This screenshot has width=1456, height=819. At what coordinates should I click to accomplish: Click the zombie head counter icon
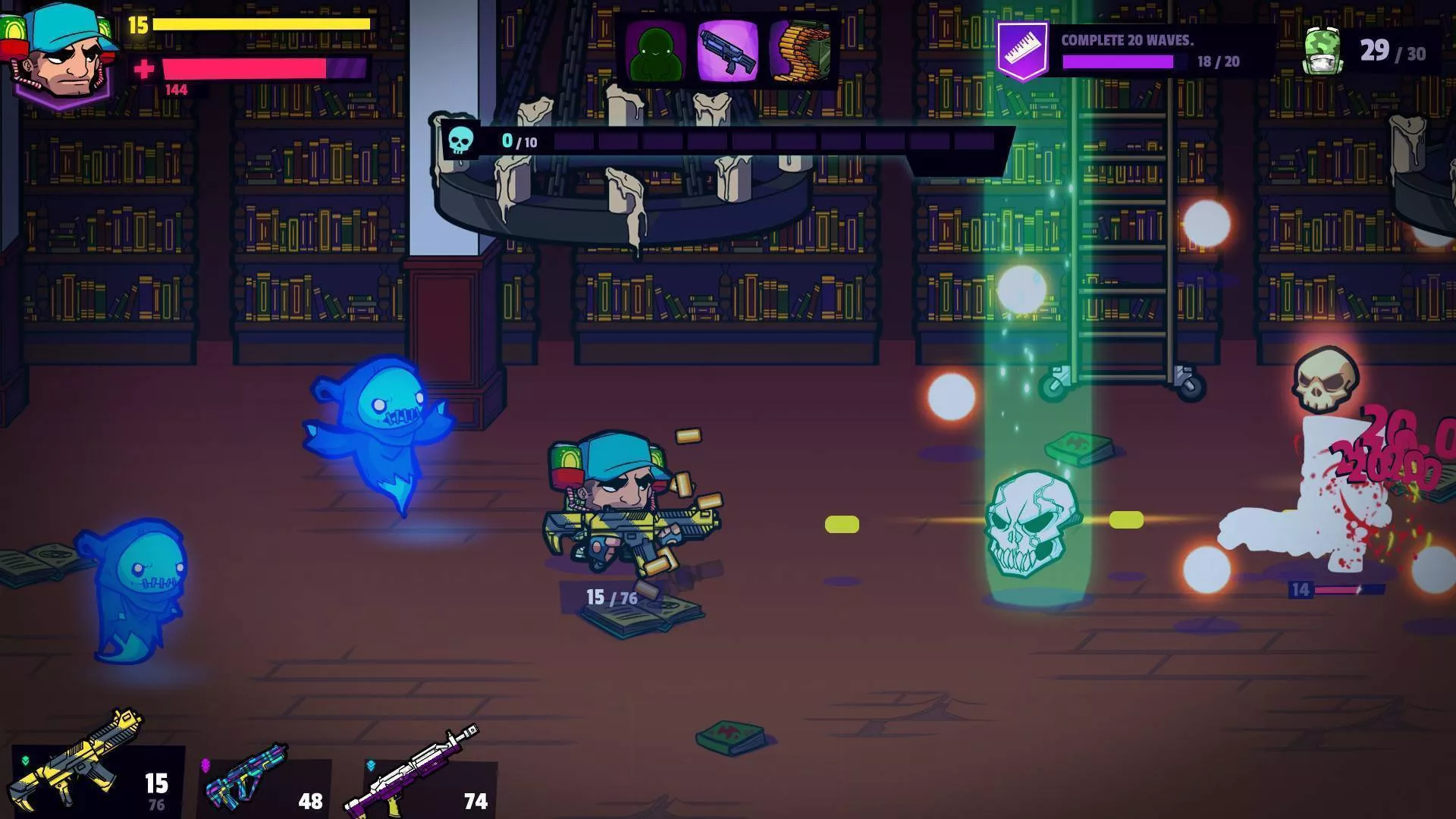(1323, 52)
